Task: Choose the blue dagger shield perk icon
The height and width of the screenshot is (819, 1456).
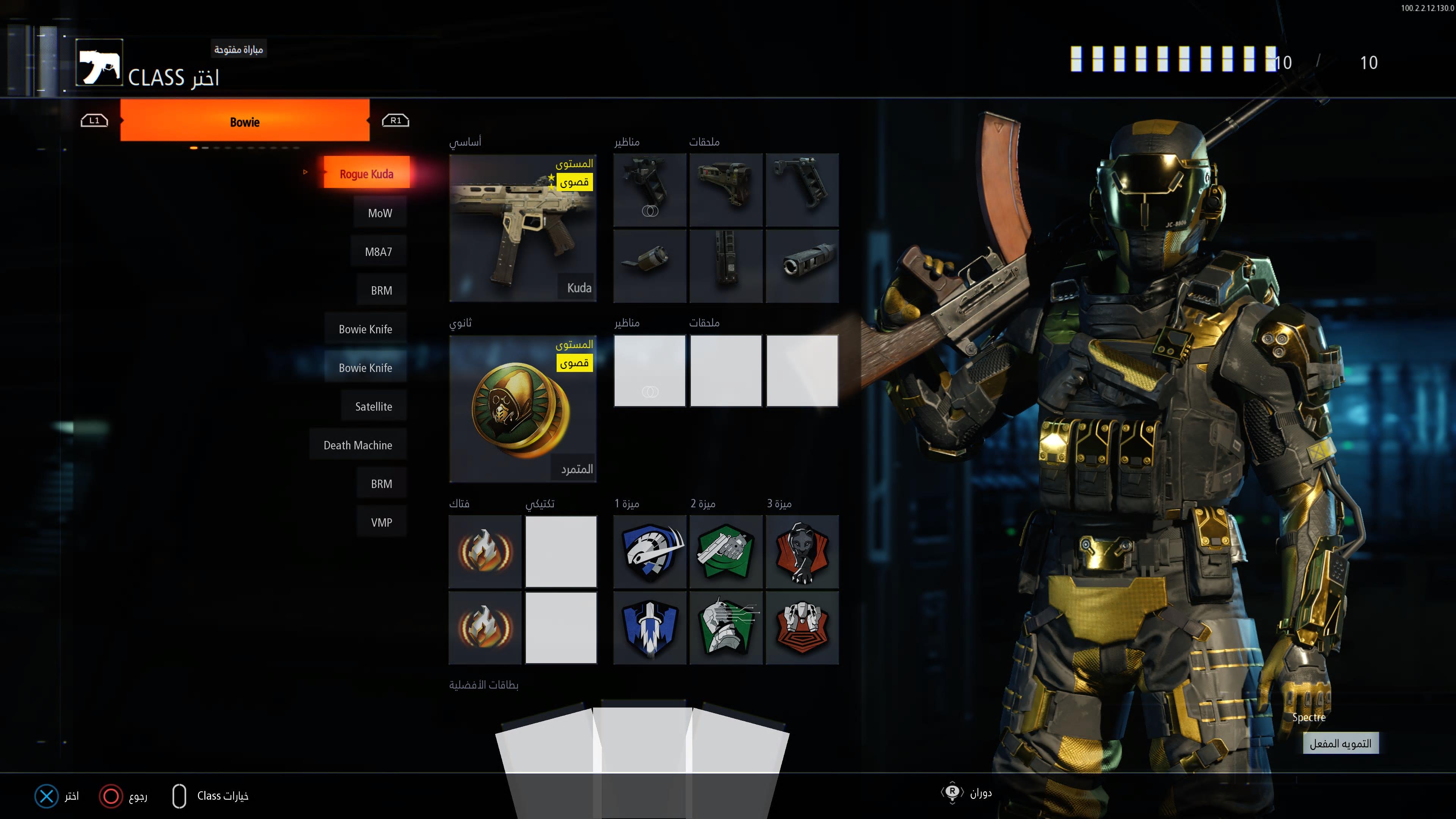Action: (650, 628)
